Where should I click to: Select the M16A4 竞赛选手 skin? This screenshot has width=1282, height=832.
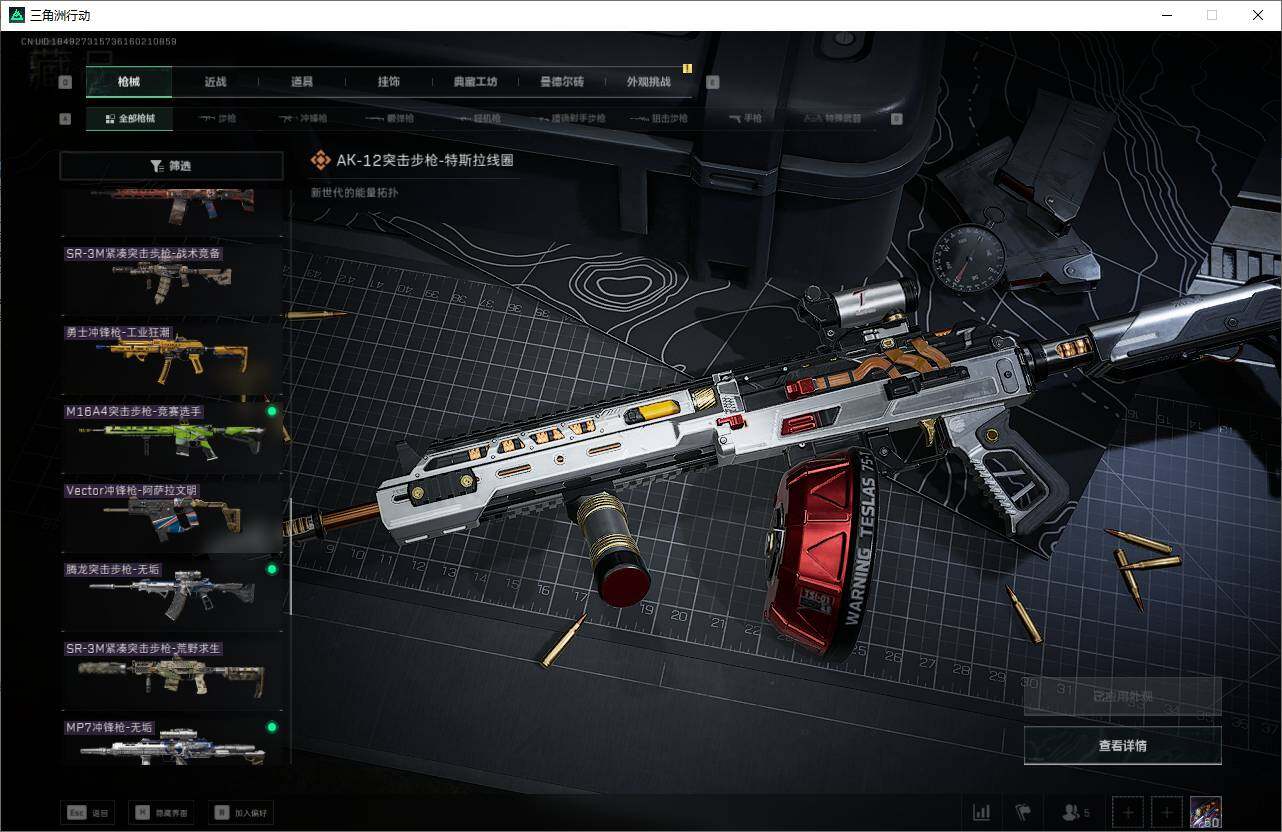tap(172, 437)
